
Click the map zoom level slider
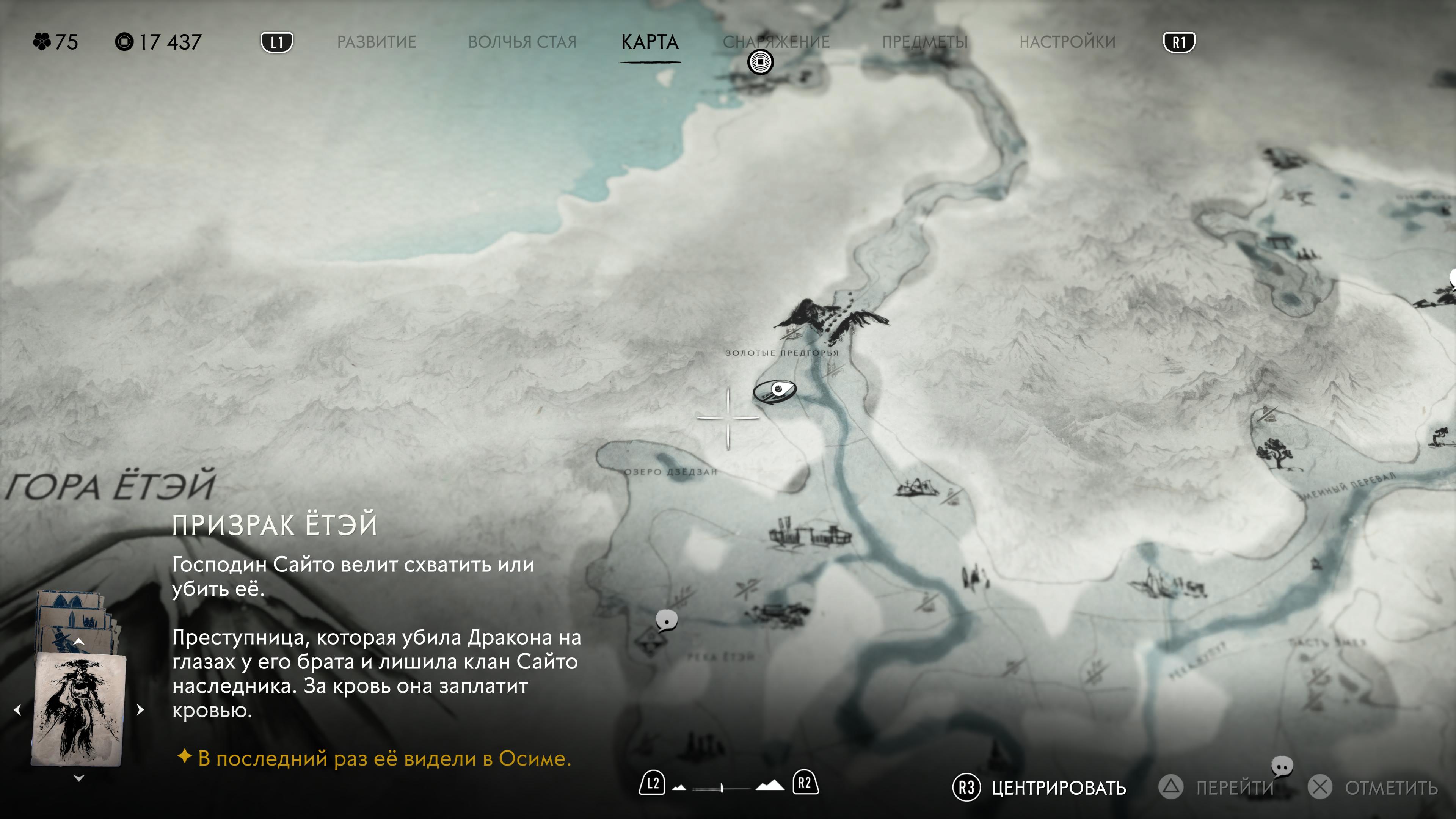722,788
